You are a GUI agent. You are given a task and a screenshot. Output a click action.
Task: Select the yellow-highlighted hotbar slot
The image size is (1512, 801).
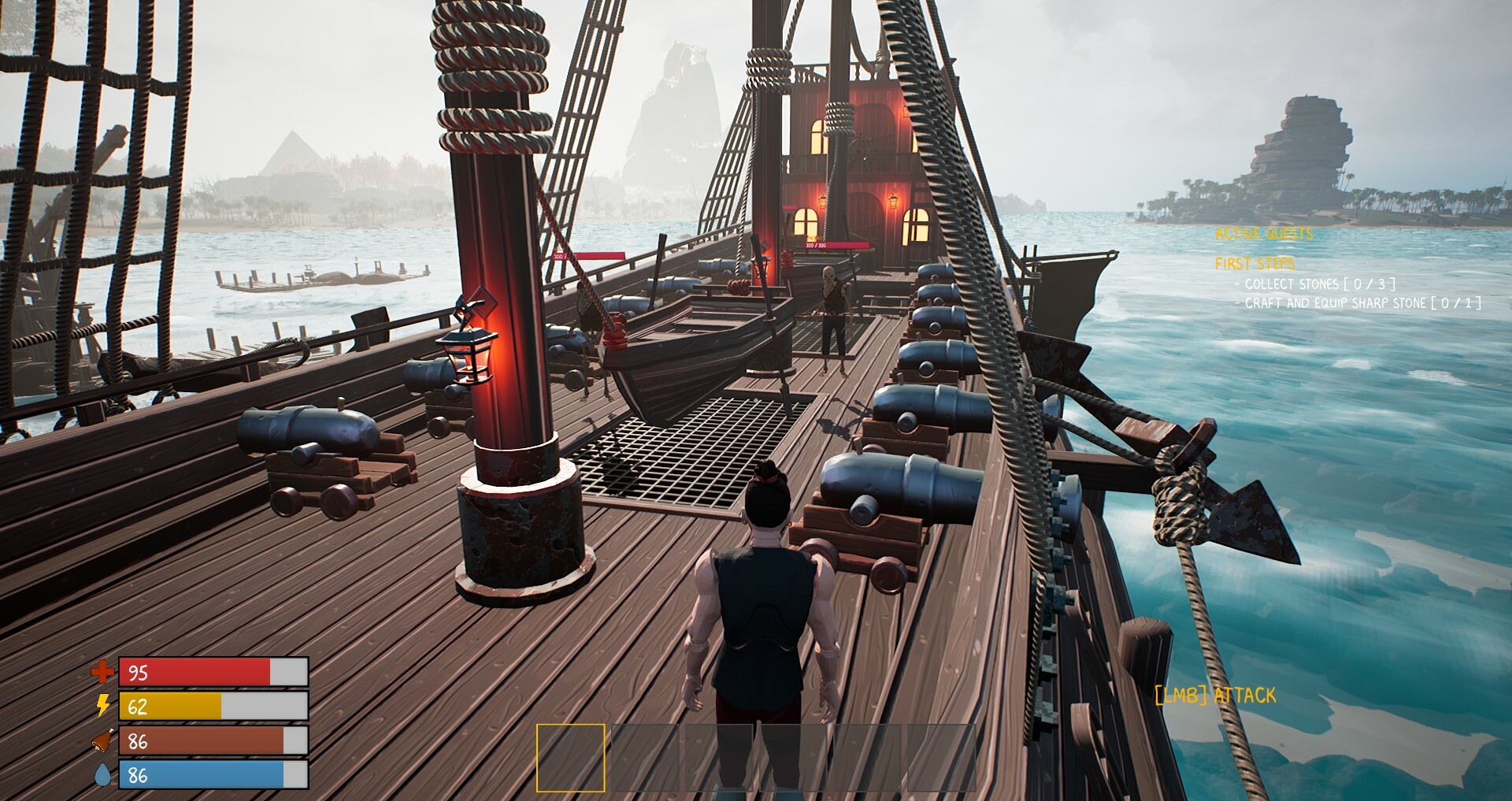tap(571, 758)
